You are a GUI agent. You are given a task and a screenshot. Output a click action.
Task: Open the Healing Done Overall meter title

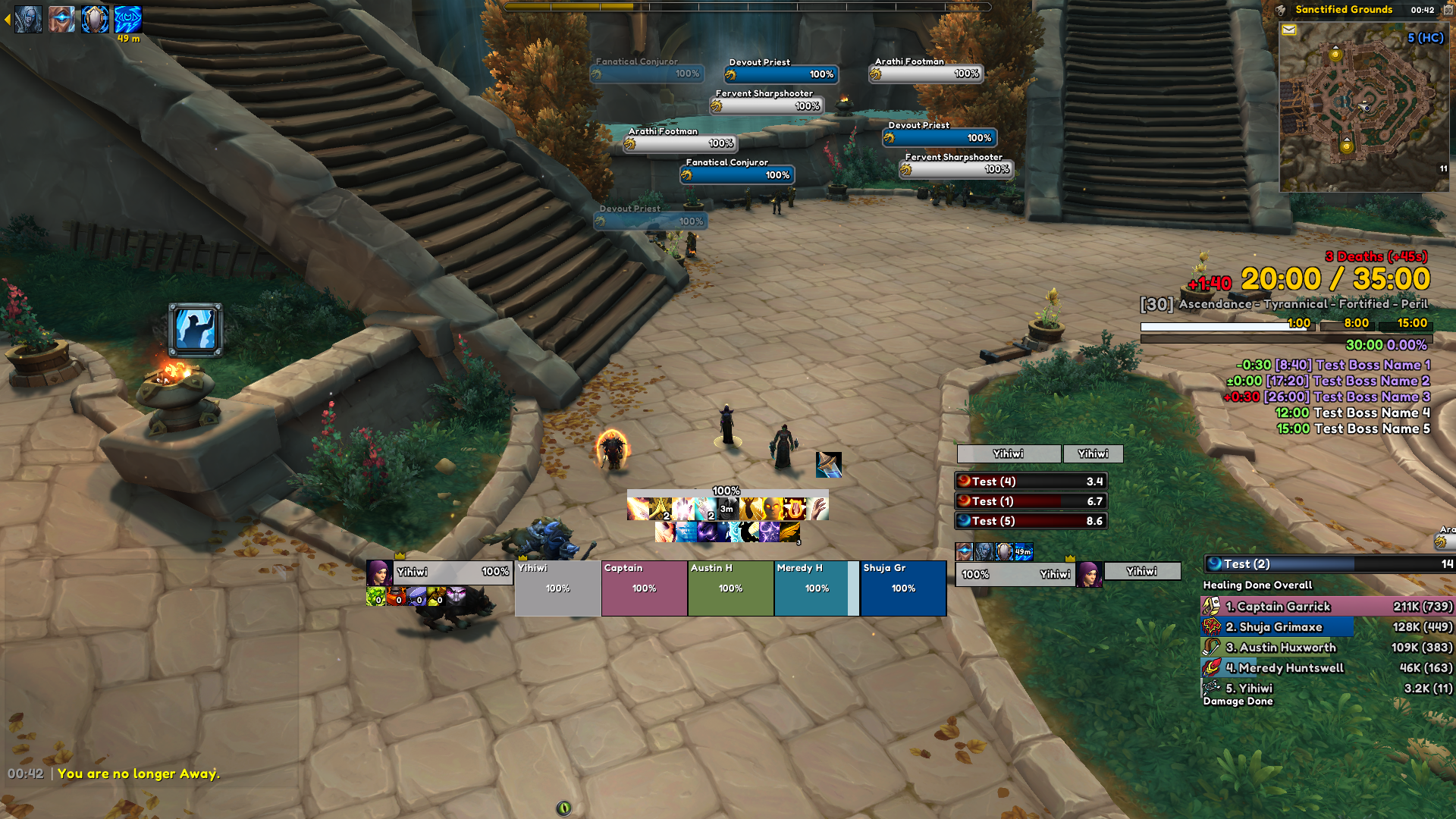[x=1257, y=585]
